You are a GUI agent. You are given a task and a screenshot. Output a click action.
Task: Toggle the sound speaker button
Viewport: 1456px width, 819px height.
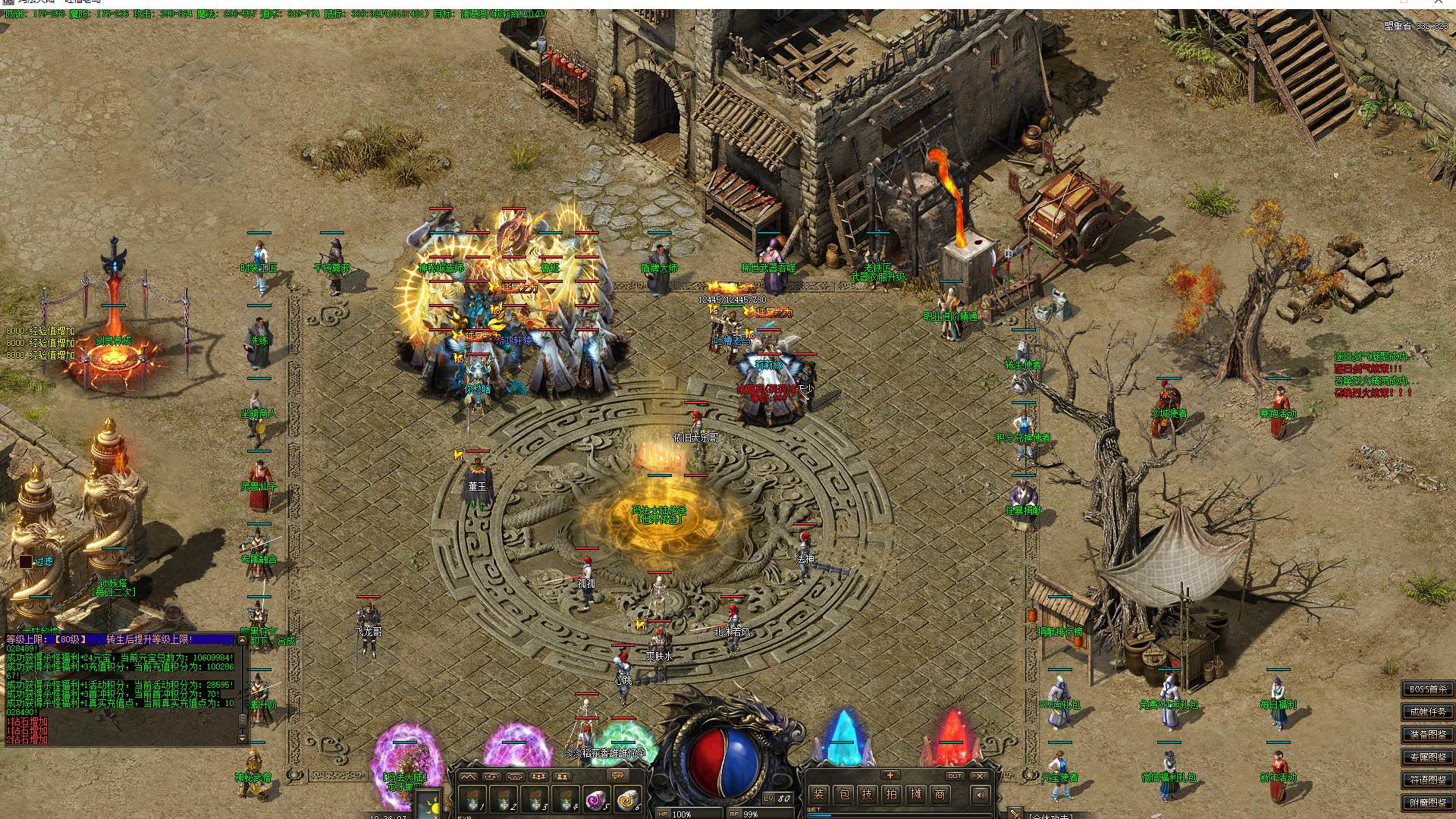981,795
